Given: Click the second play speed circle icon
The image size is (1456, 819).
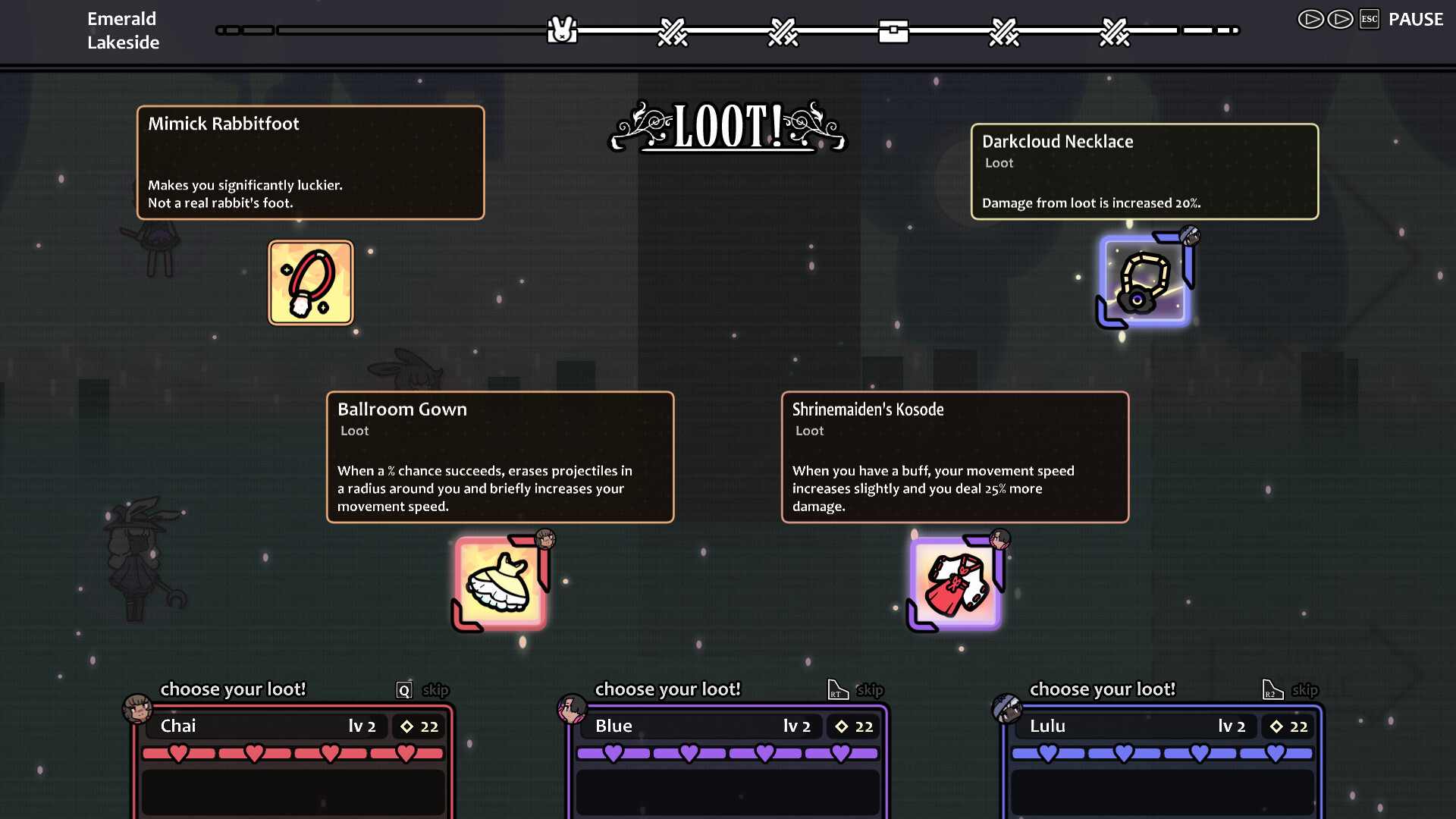Looking at the screenshot, I should click(x=1339, y=19).
